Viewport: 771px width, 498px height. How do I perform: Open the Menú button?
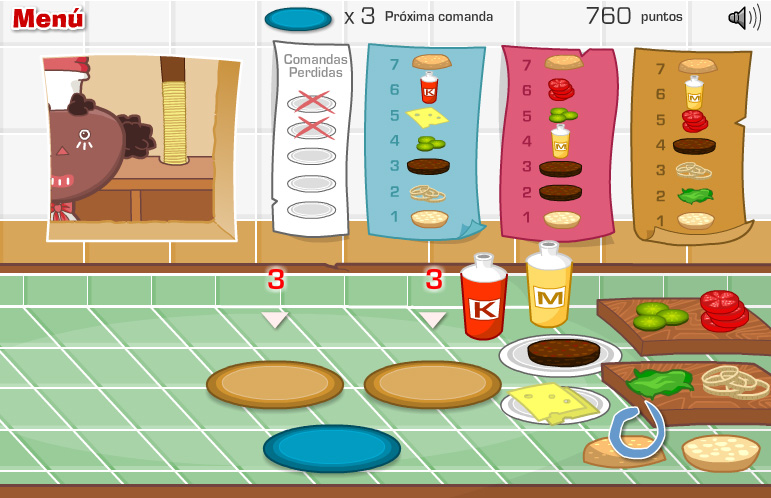pyautogui.click(x=48, y=18)
